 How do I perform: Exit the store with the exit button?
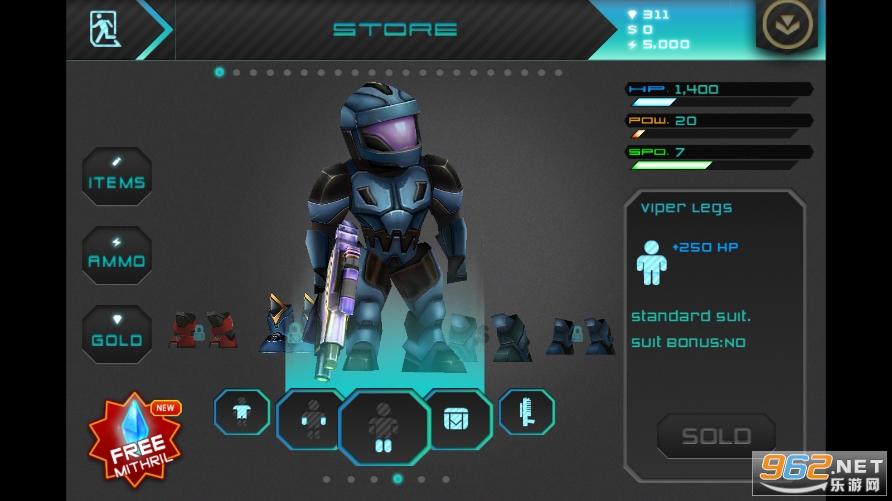click(104, 27)
